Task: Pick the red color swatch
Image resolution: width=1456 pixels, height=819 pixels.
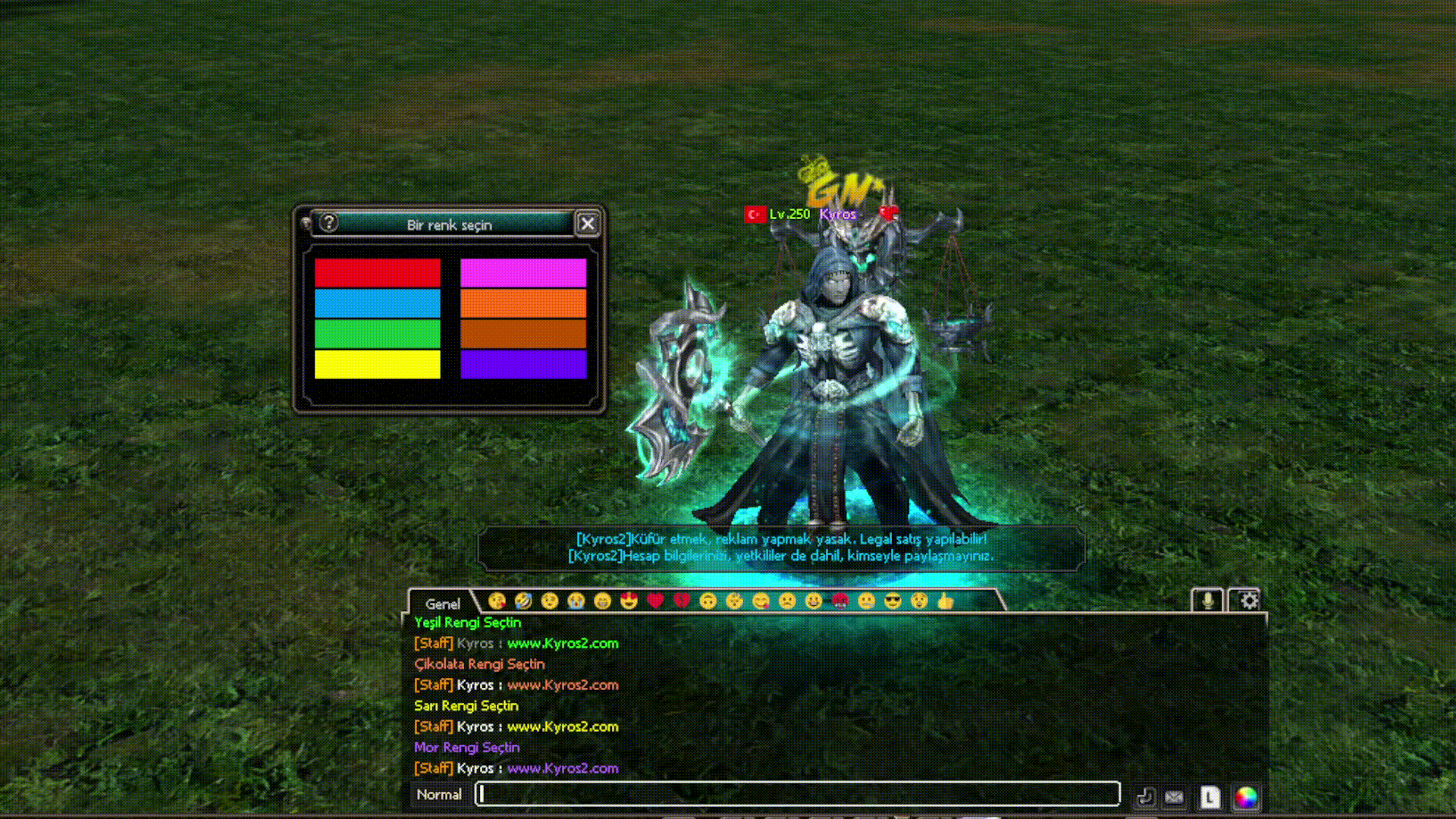Action: click(x=377, y=273)
